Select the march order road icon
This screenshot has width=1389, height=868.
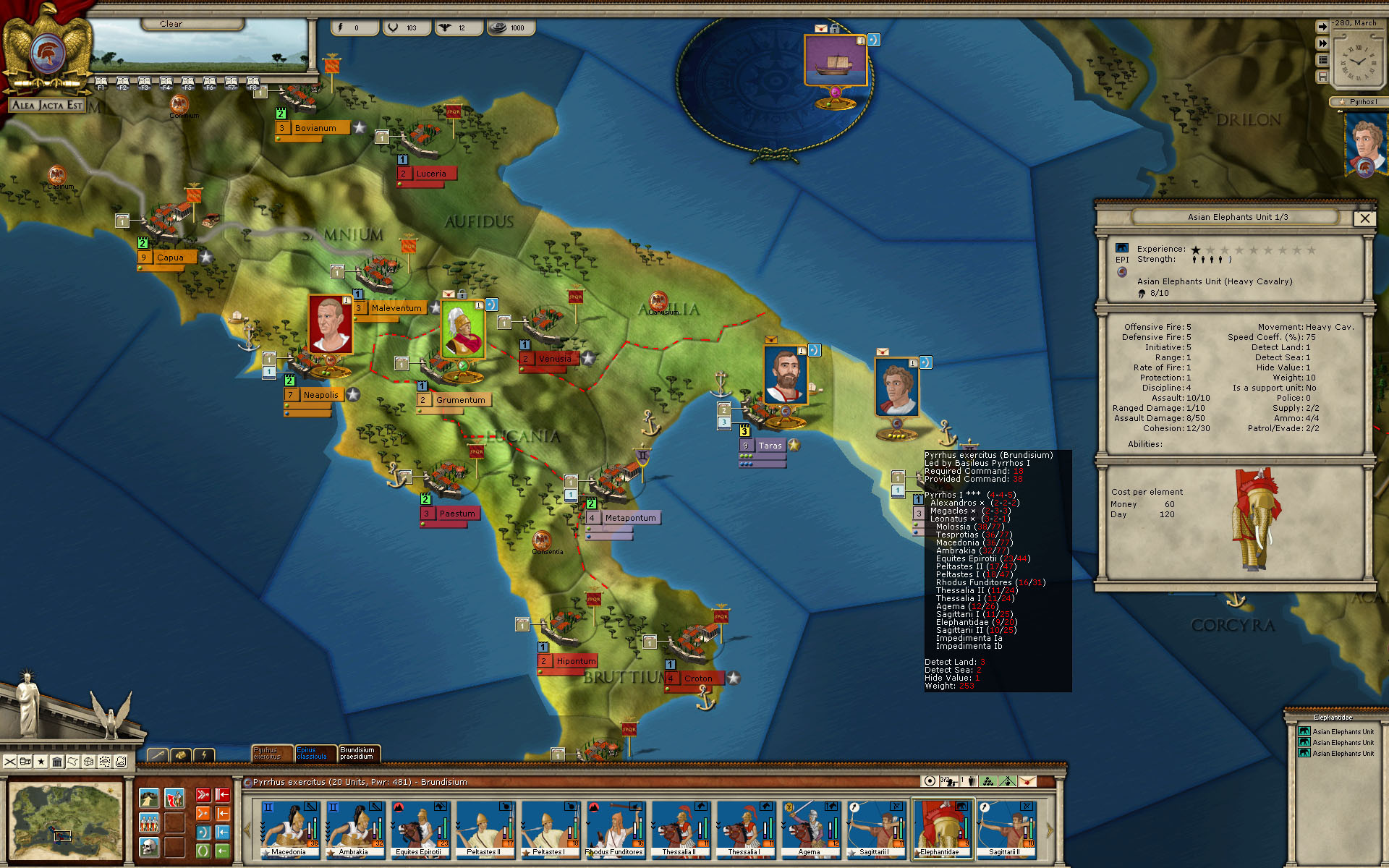[x=149, y=798]
